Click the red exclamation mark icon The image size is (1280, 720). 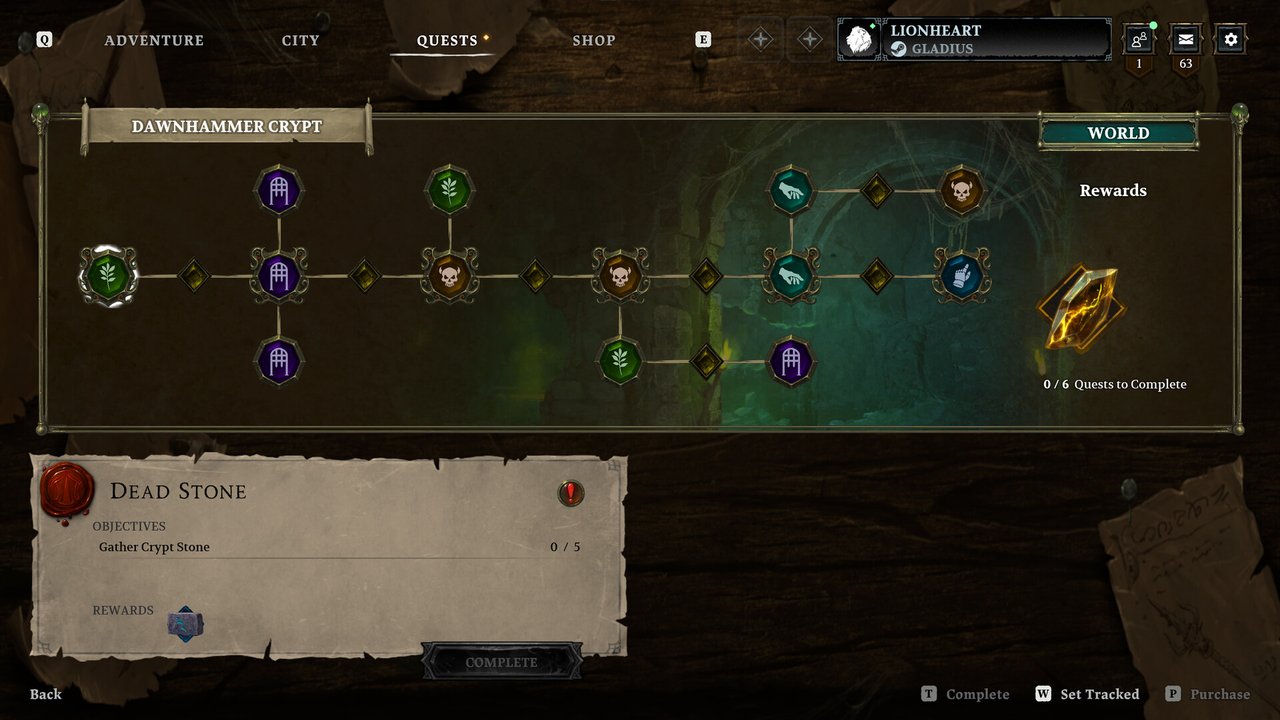click(x=571, y=492)
